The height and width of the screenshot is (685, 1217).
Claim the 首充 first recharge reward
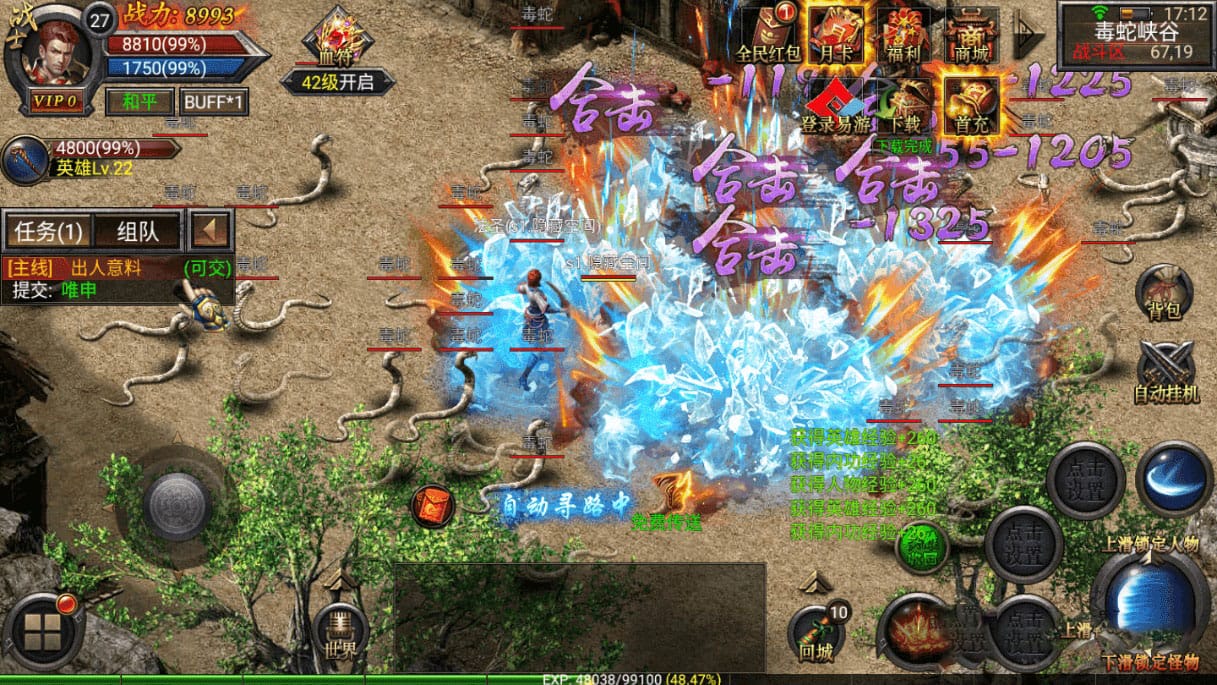(970, 103)
